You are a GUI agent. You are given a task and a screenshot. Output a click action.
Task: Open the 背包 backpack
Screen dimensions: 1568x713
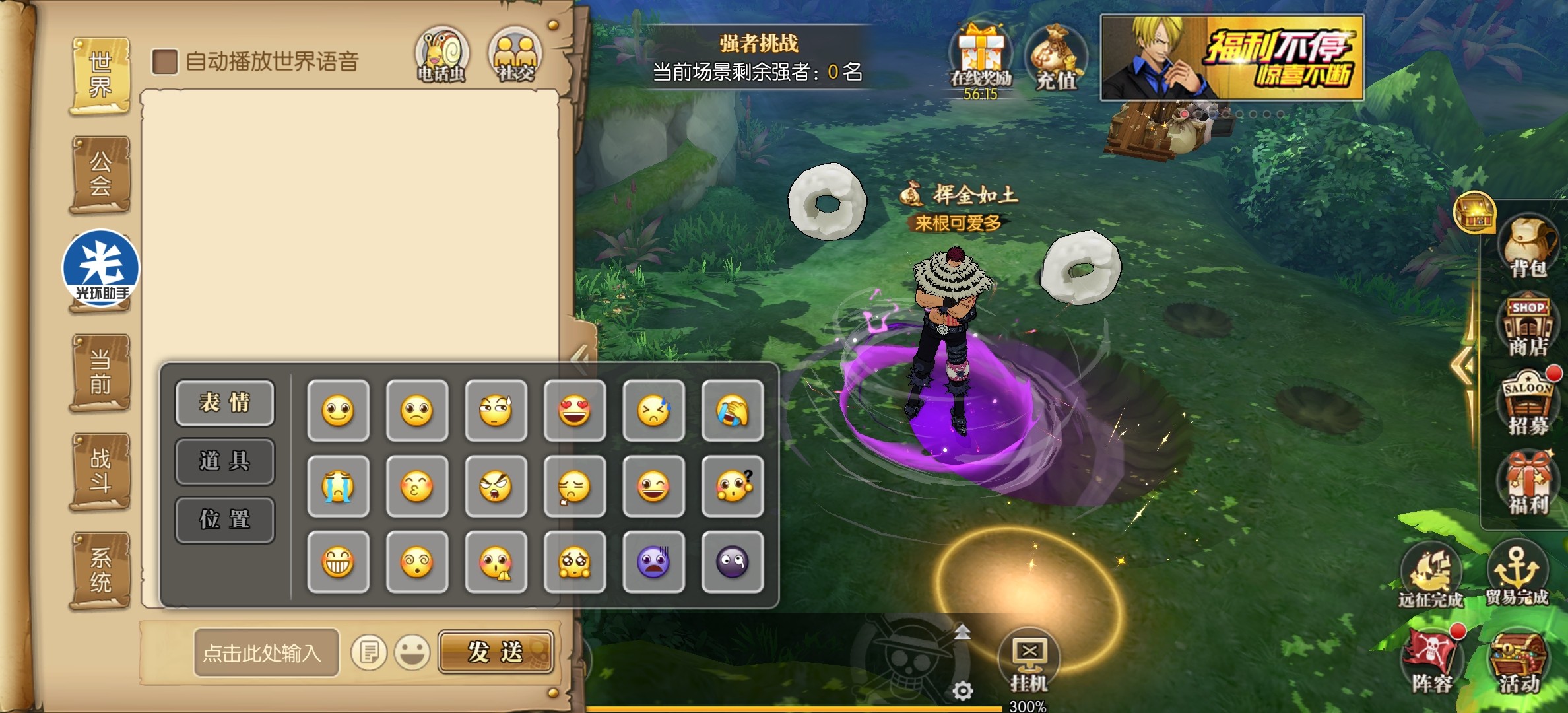[1528, 246]
